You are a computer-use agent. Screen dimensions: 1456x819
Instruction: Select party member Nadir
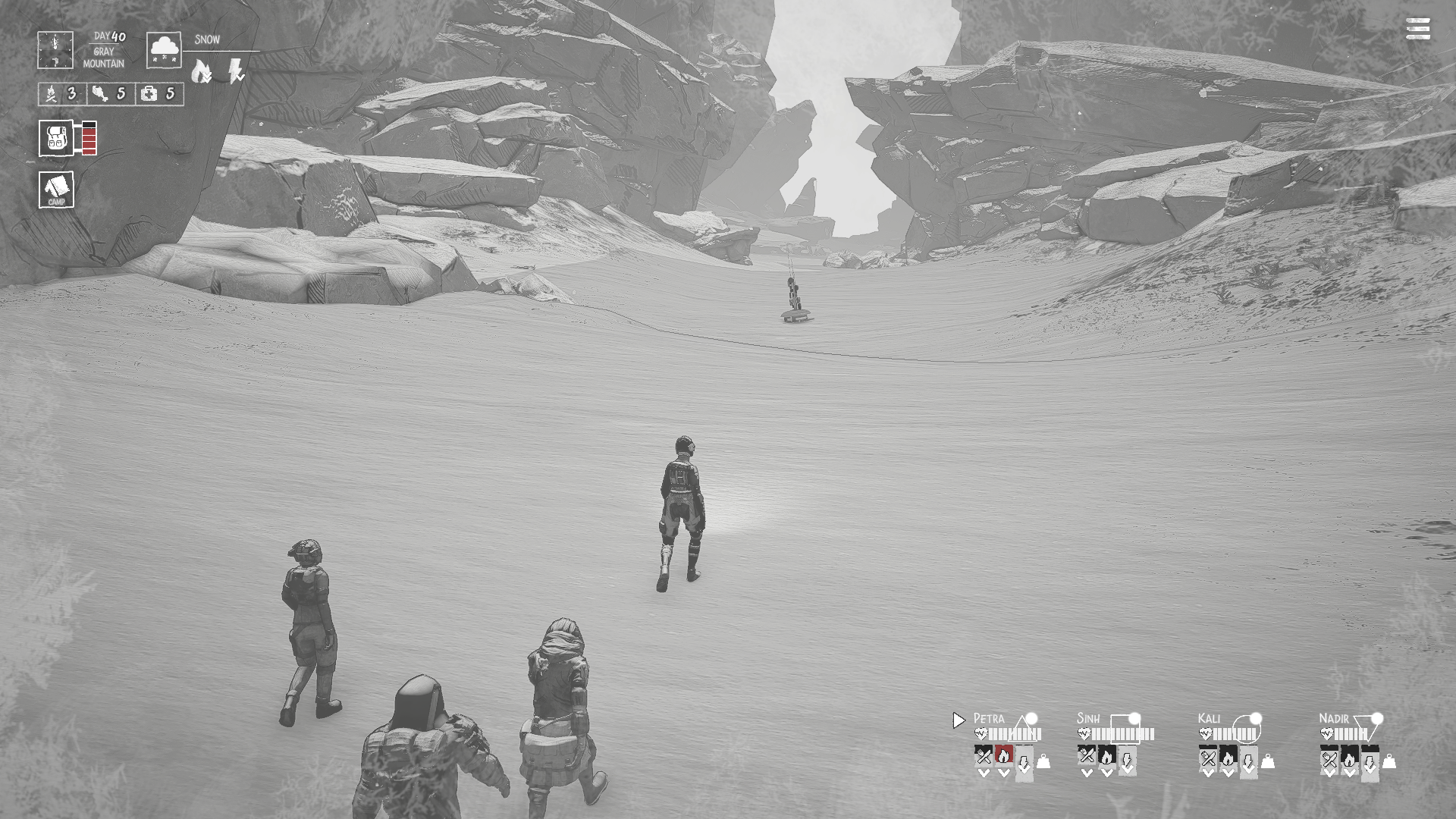1334,718
